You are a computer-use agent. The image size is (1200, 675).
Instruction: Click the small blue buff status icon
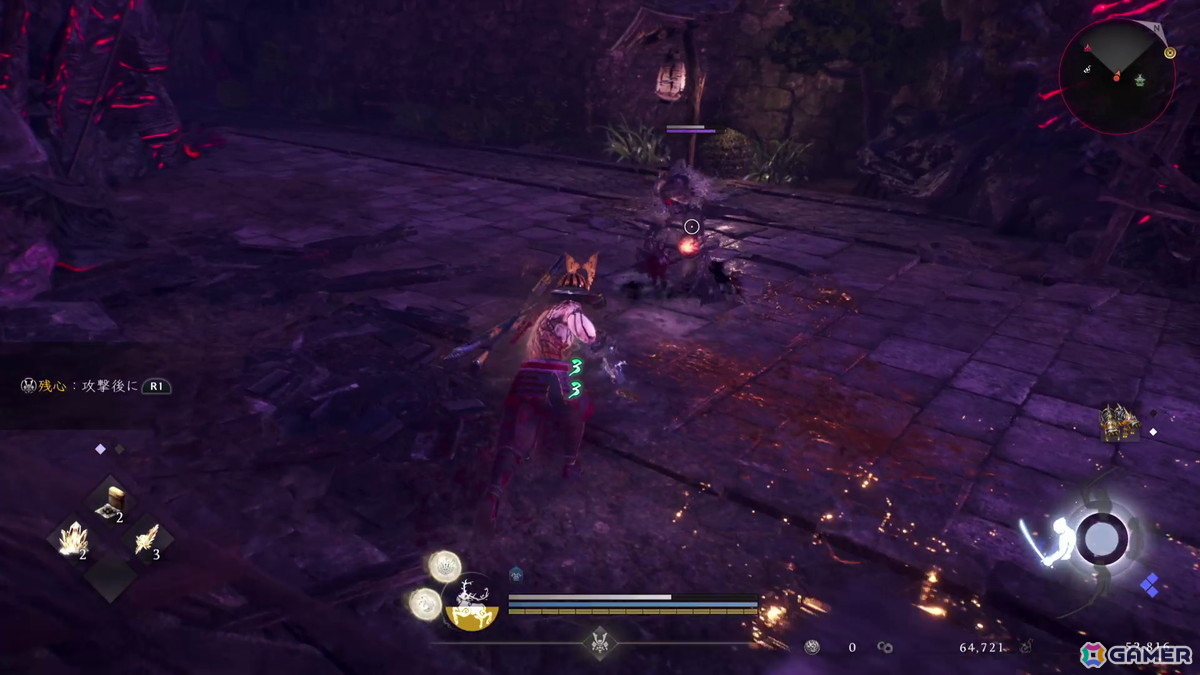(x=516, y=574)
